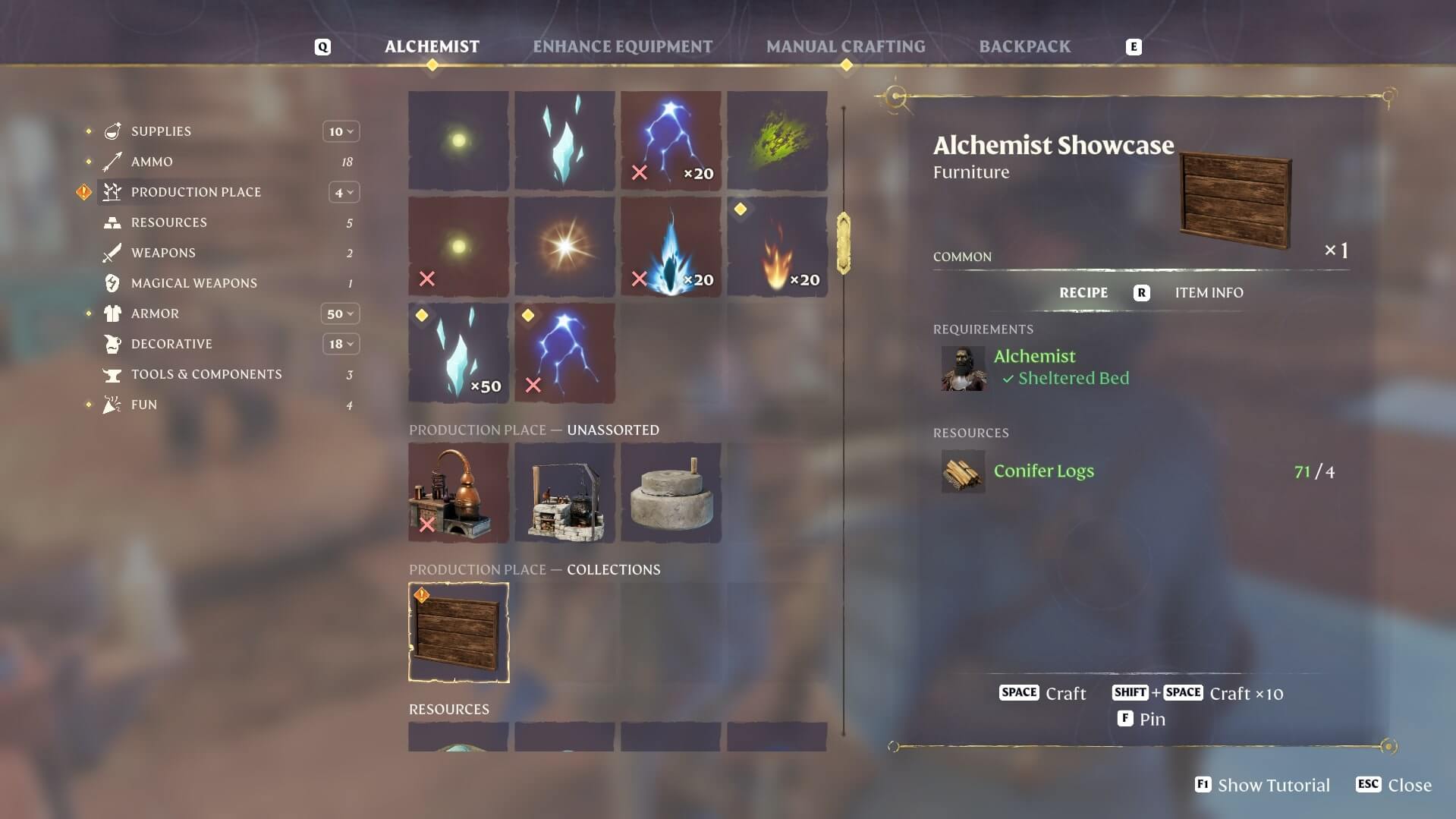
Task: Expand the Armor category dropdown
Action: 340,313
